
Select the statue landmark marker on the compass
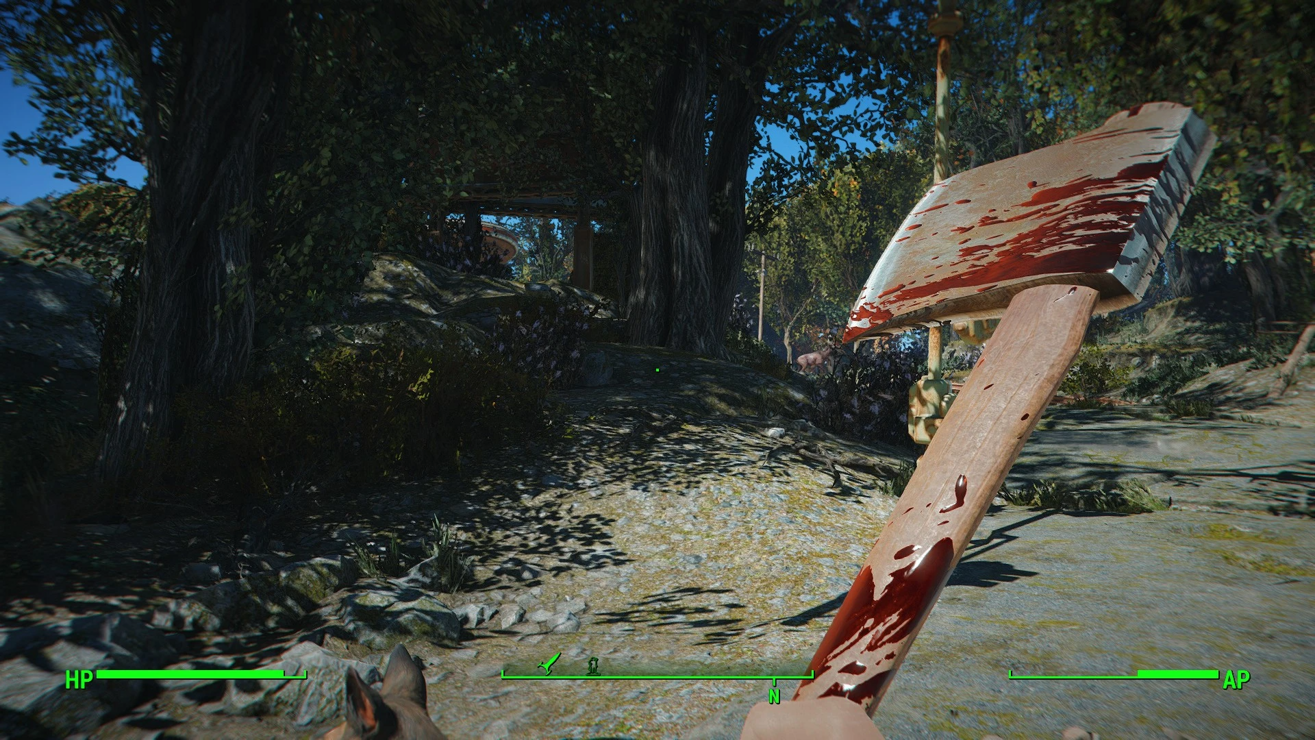coord(593,664)
